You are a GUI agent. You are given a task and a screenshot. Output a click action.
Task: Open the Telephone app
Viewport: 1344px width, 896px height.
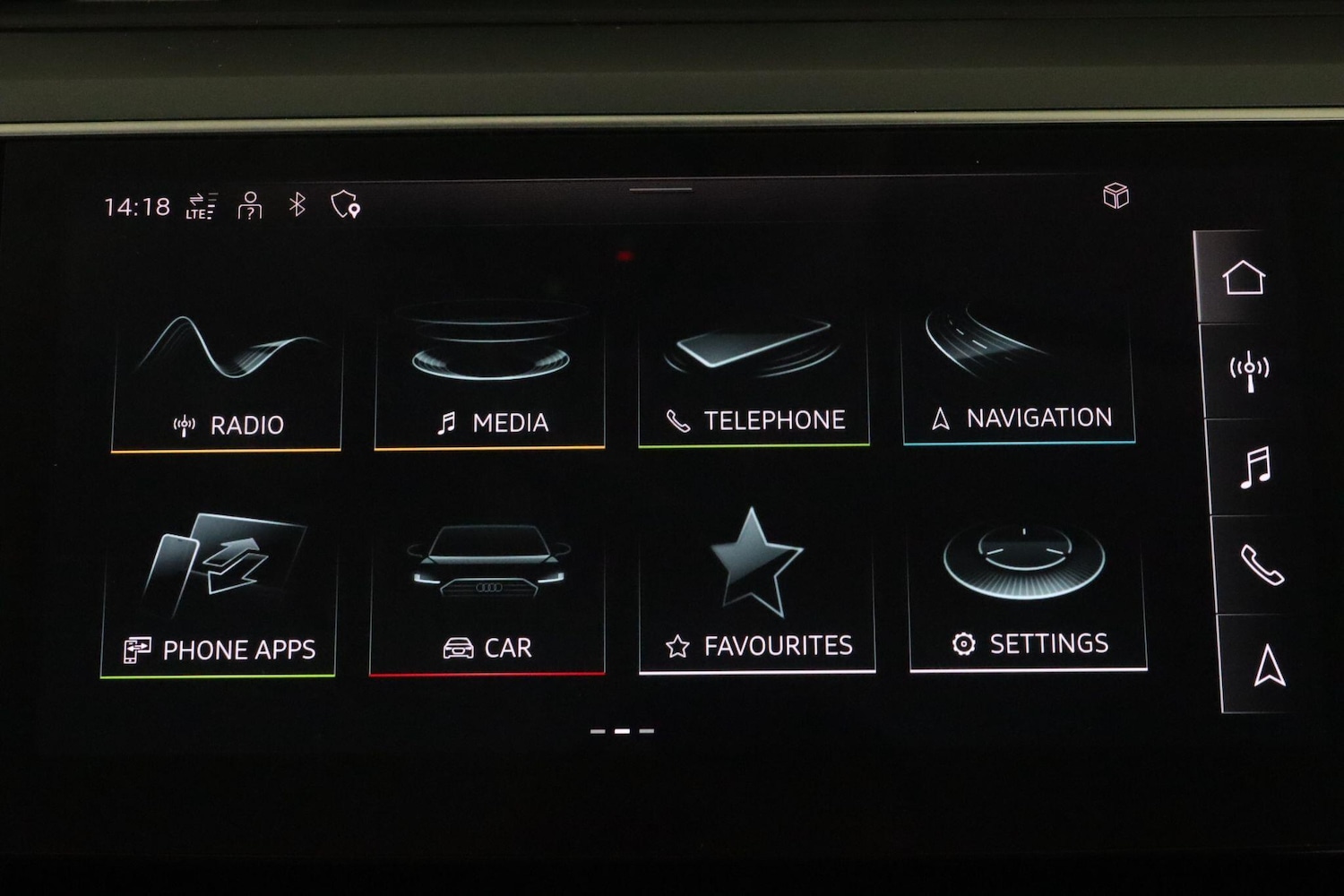pyautogui.click(x=755, y=376)
